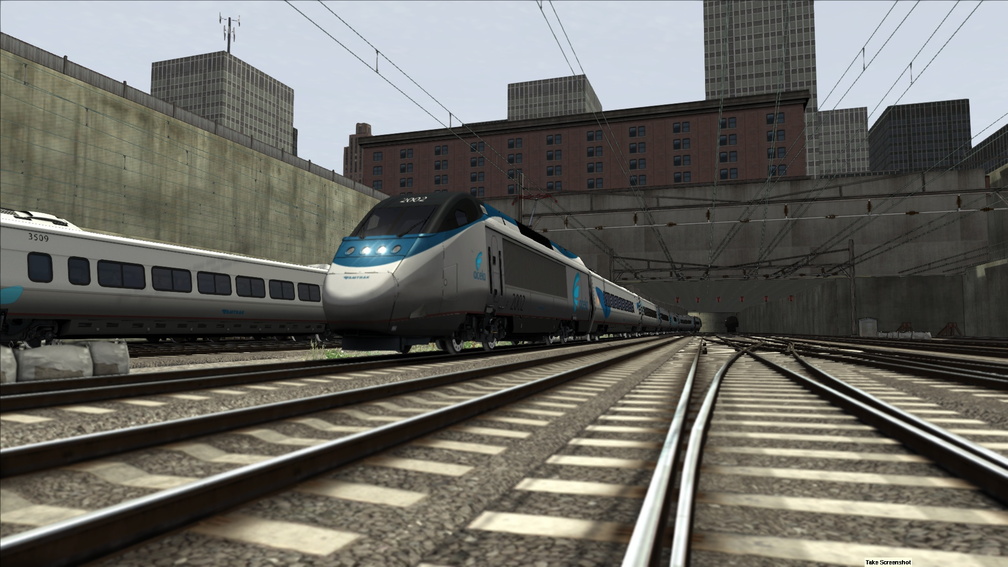1008x567 pixels.
Task: Click the Take Screenshot label
Action: [x=888, y=562]
